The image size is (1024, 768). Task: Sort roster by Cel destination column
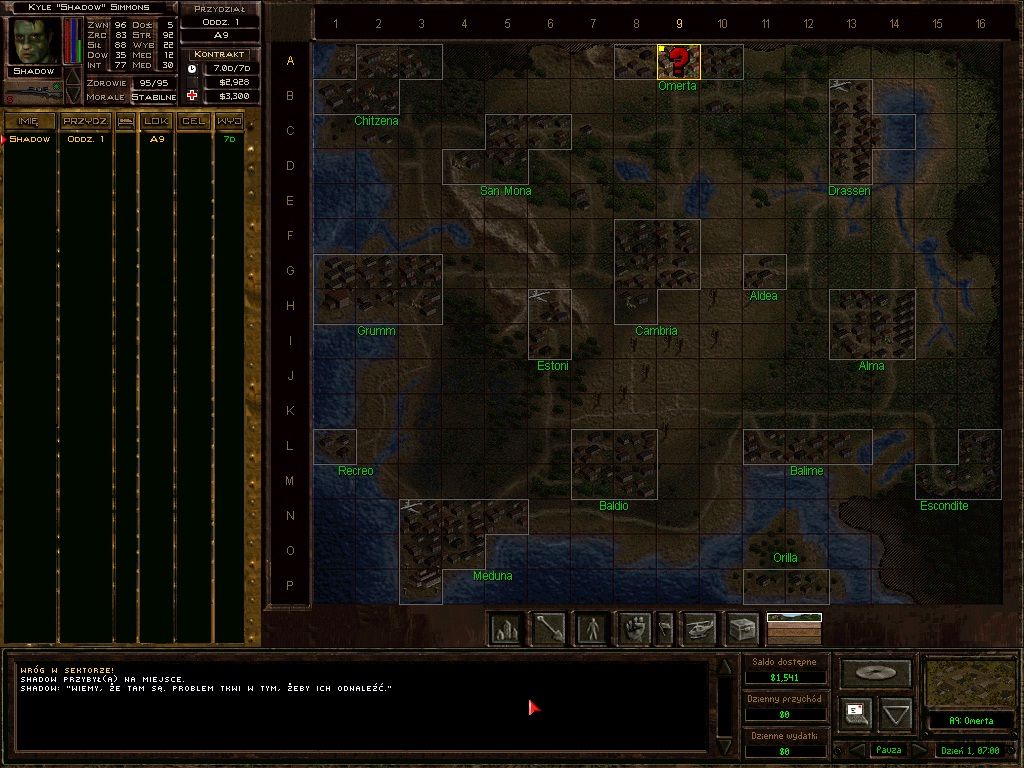(193, 121)
